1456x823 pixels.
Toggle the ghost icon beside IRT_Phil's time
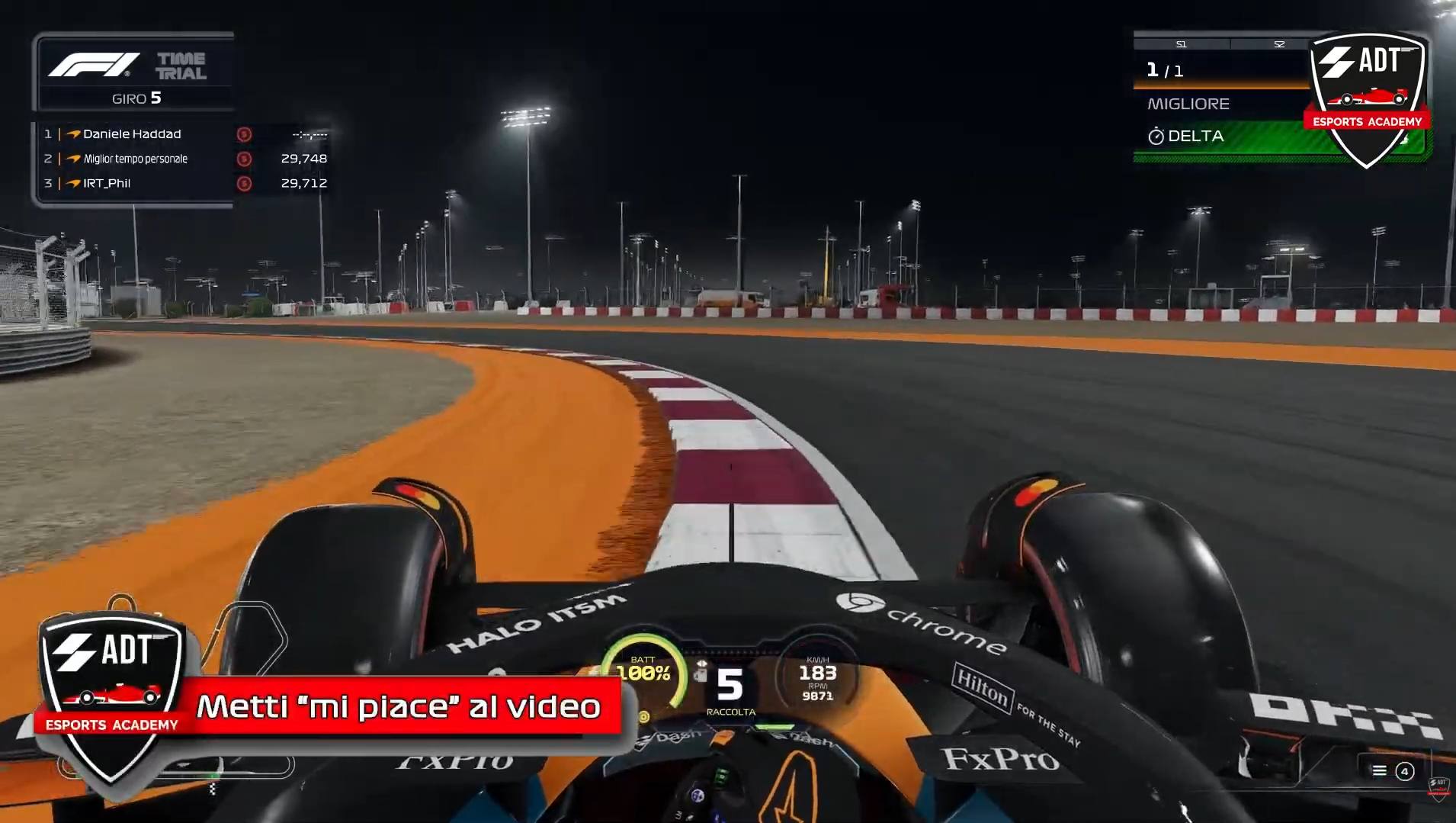(243, 183)
